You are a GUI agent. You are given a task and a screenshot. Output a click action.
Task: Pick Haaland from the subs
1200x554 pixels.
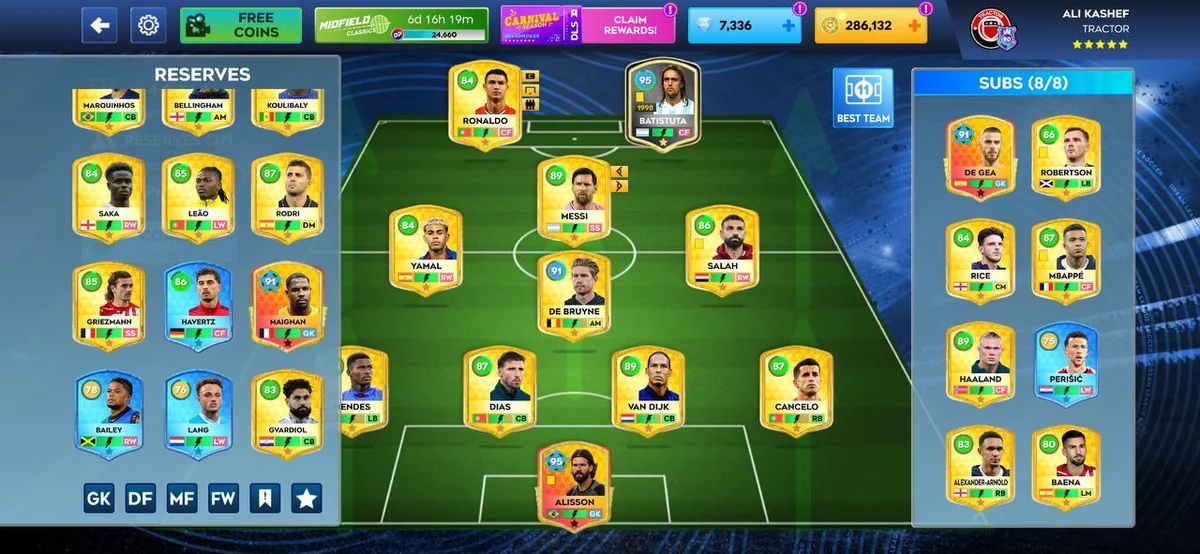pyautogui.click(x=980, y=363)
